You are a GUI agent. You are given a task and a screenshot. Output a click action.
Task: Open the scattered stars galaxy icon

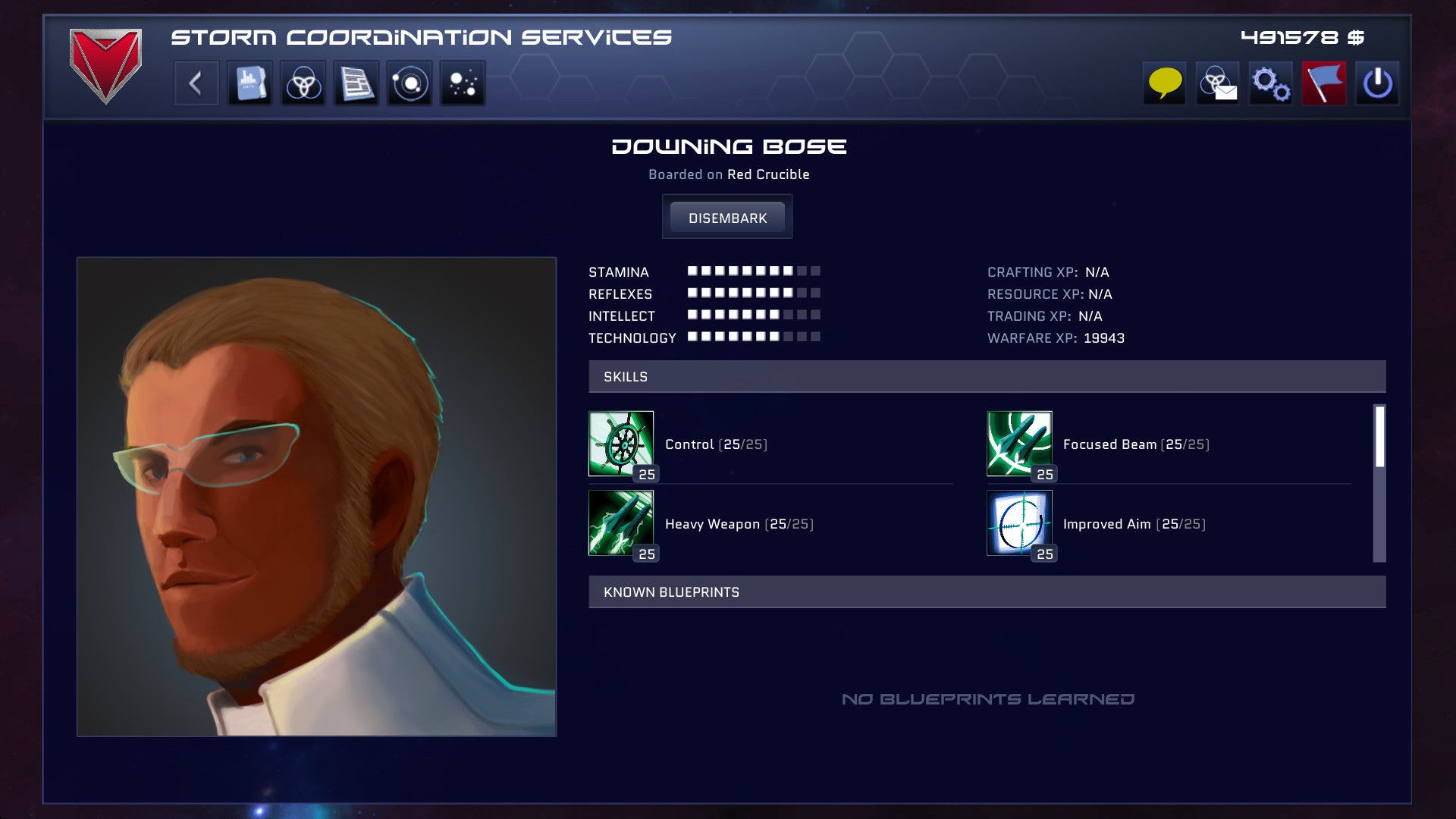click(463, 83)
